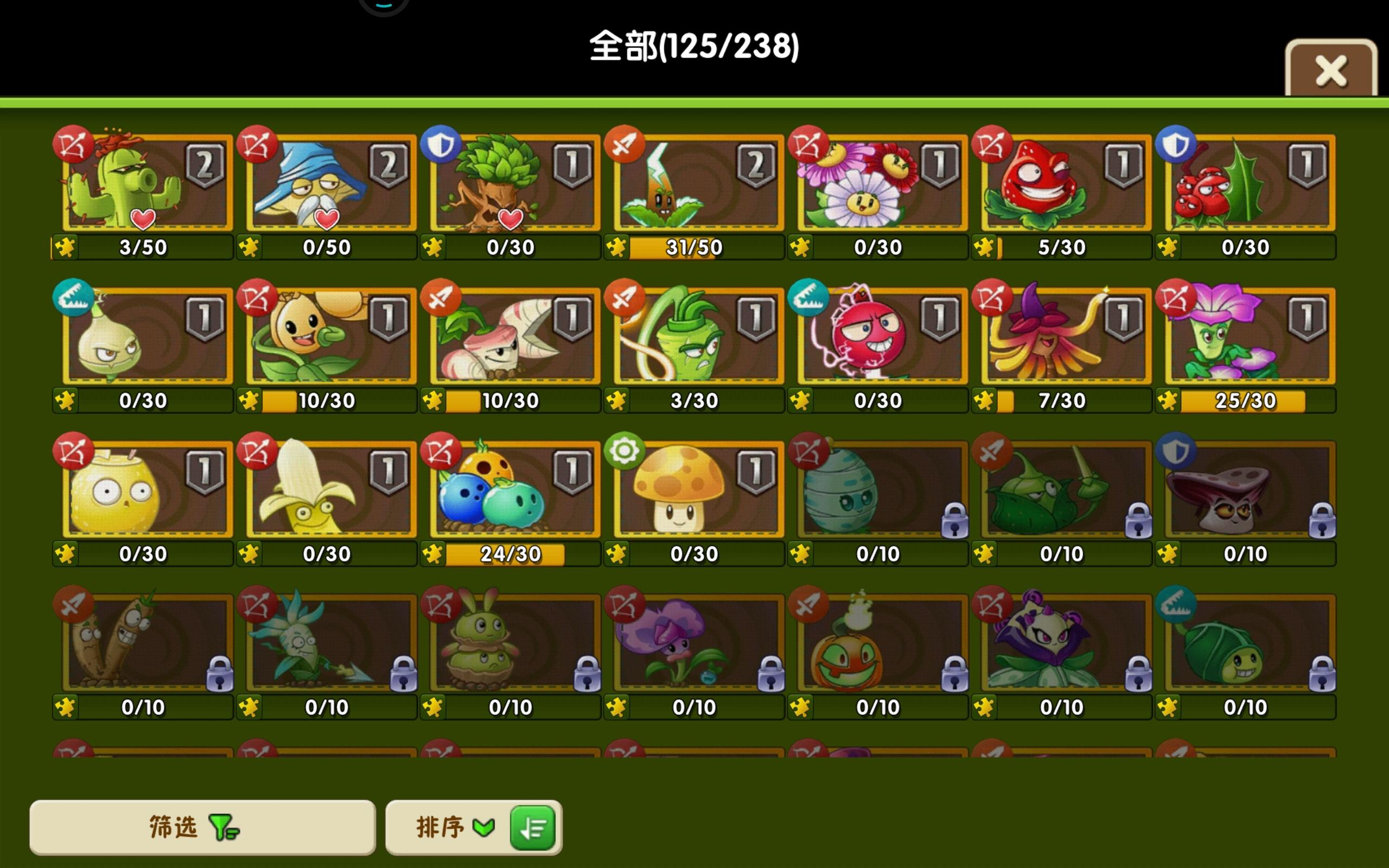Unfavorite the heart on the Cactus card

(143, 219)
